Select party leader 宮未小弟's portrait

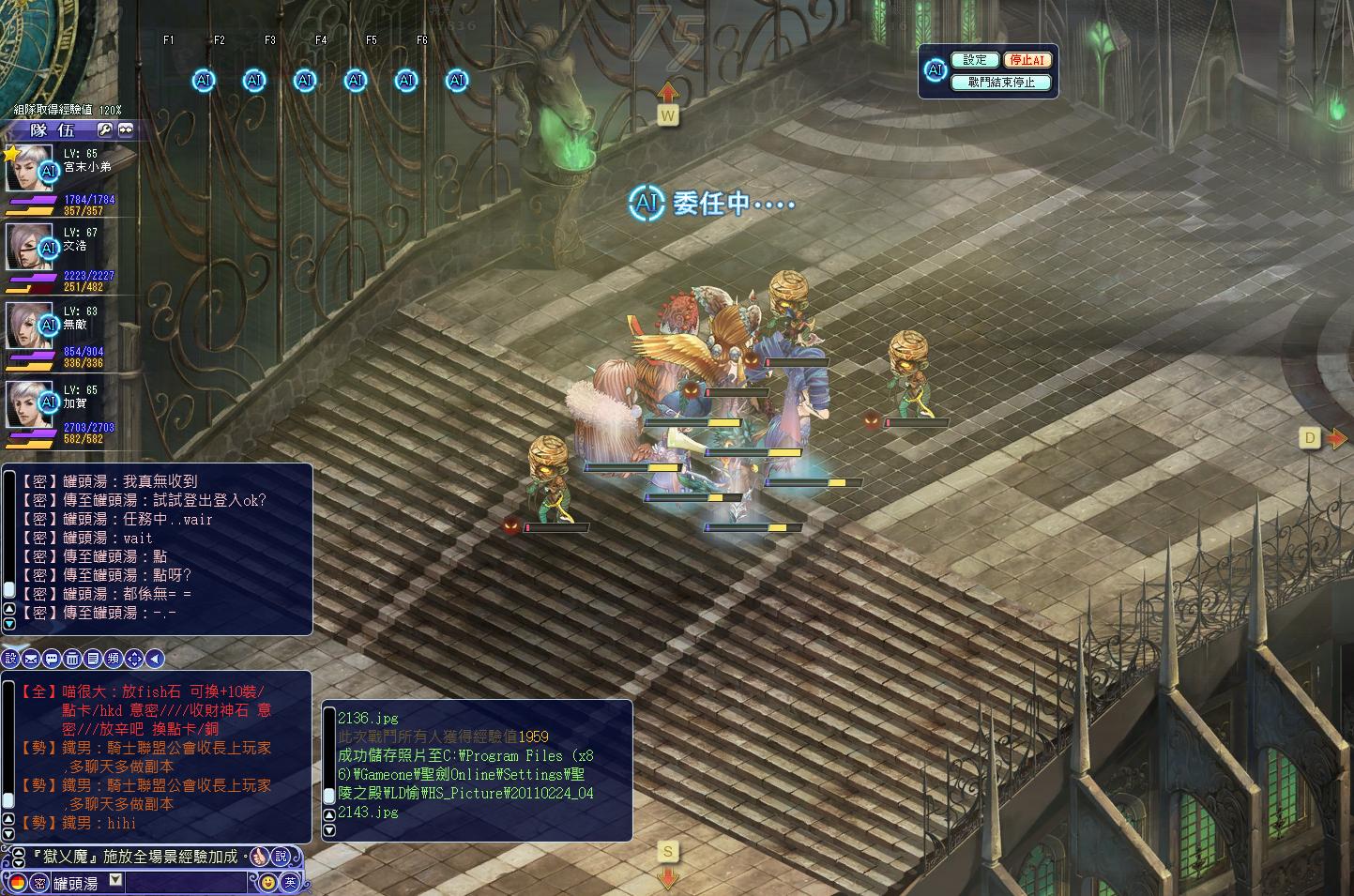point(28,169)
